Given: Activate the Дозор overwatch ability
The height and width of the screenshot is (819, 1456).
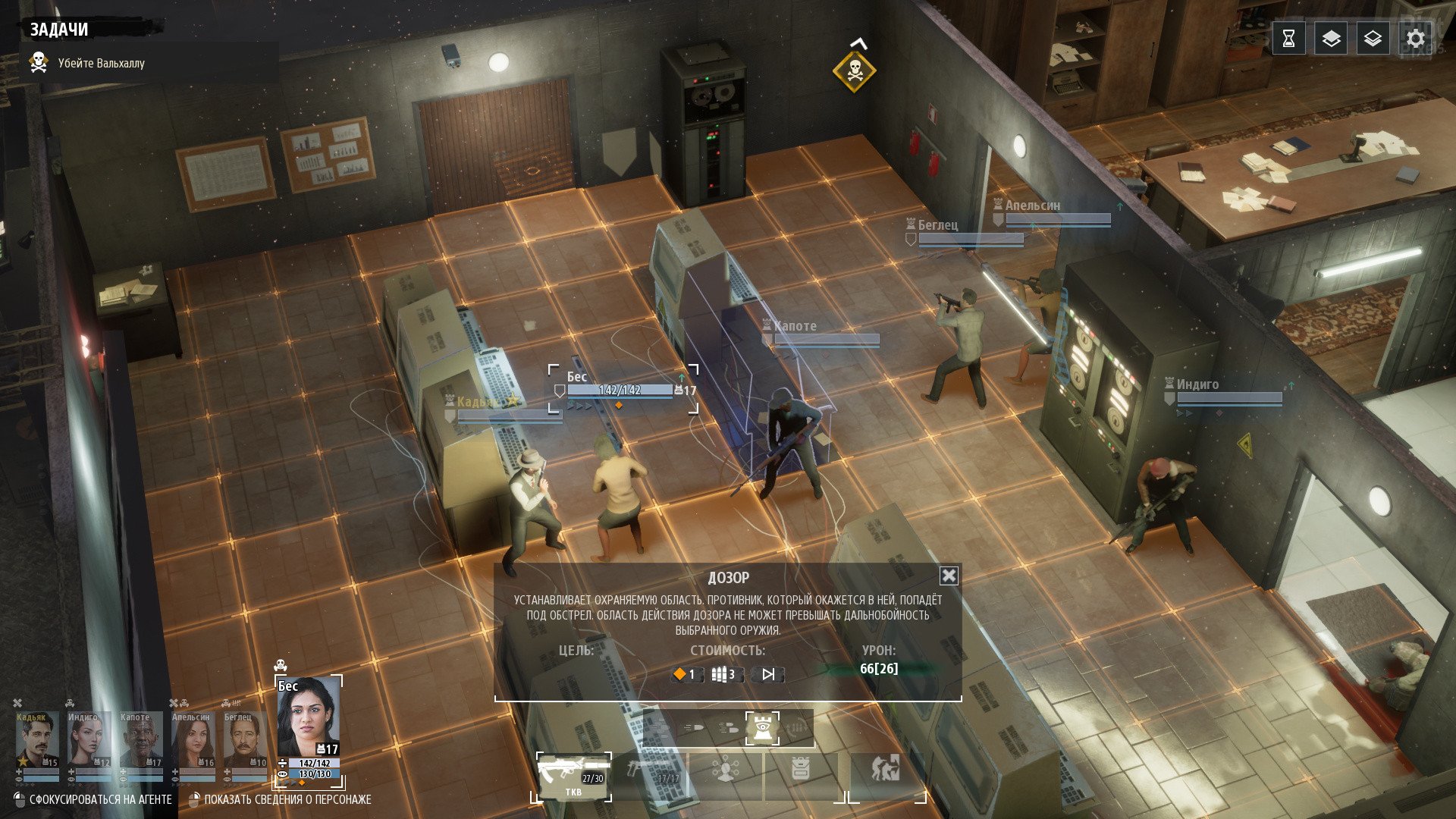Looking at the screenshot, I should (x=761, y=730).
